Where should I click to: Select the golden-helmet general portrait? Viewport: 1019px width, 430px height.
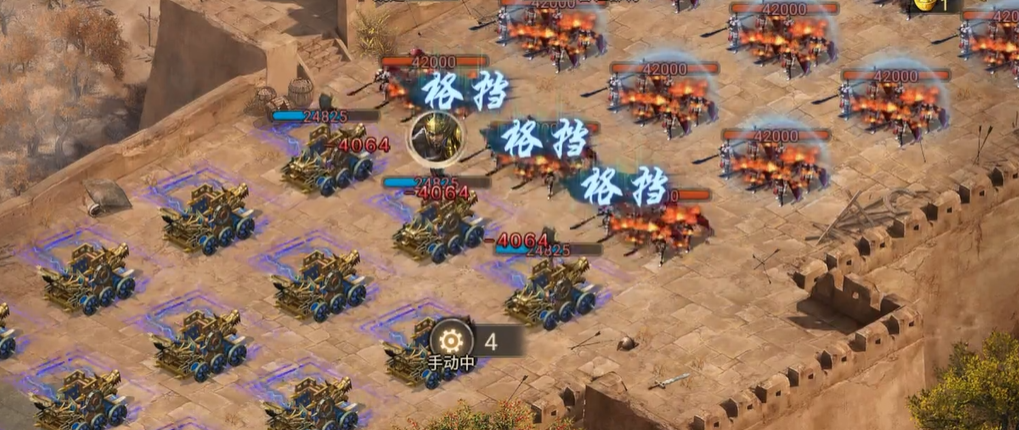437,135
